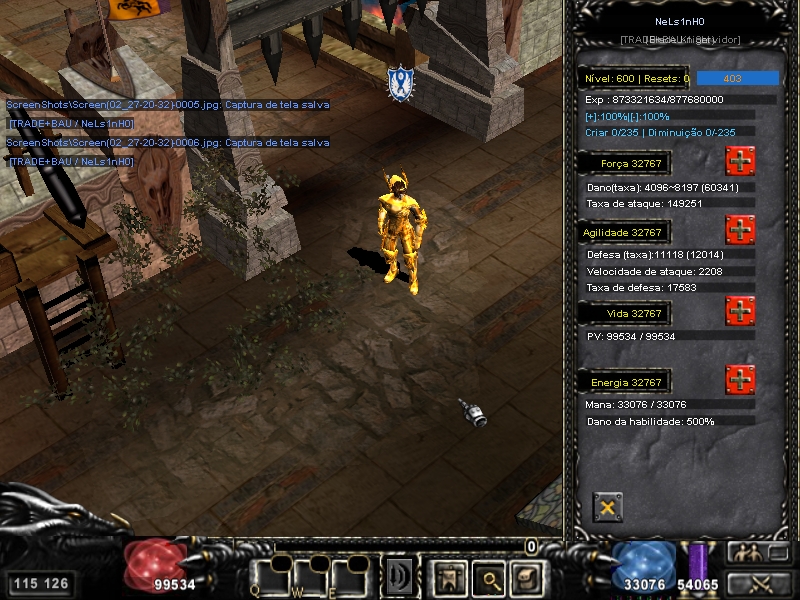Close the character stats panel
This screenshot has height=600, width=800.
click(x=607, y=507)
